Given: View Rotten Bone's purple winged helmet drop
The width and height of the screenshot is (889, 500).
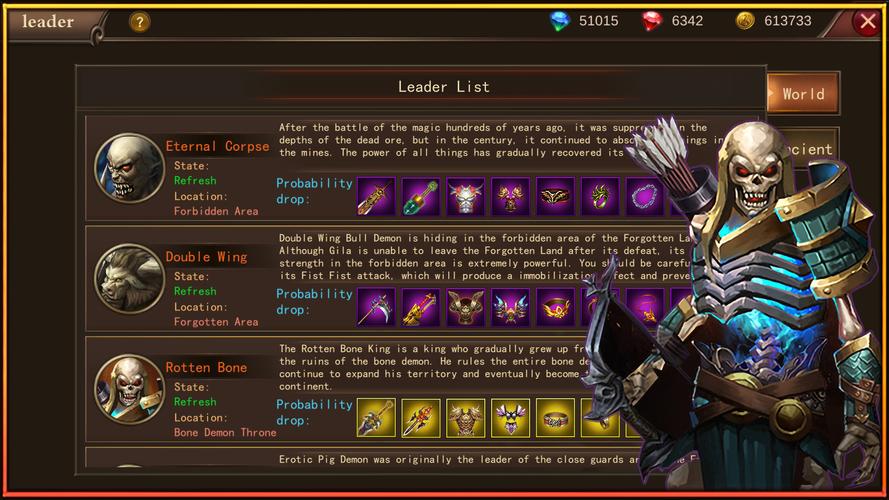Looking at the screenshot, I should coord(510,418).
